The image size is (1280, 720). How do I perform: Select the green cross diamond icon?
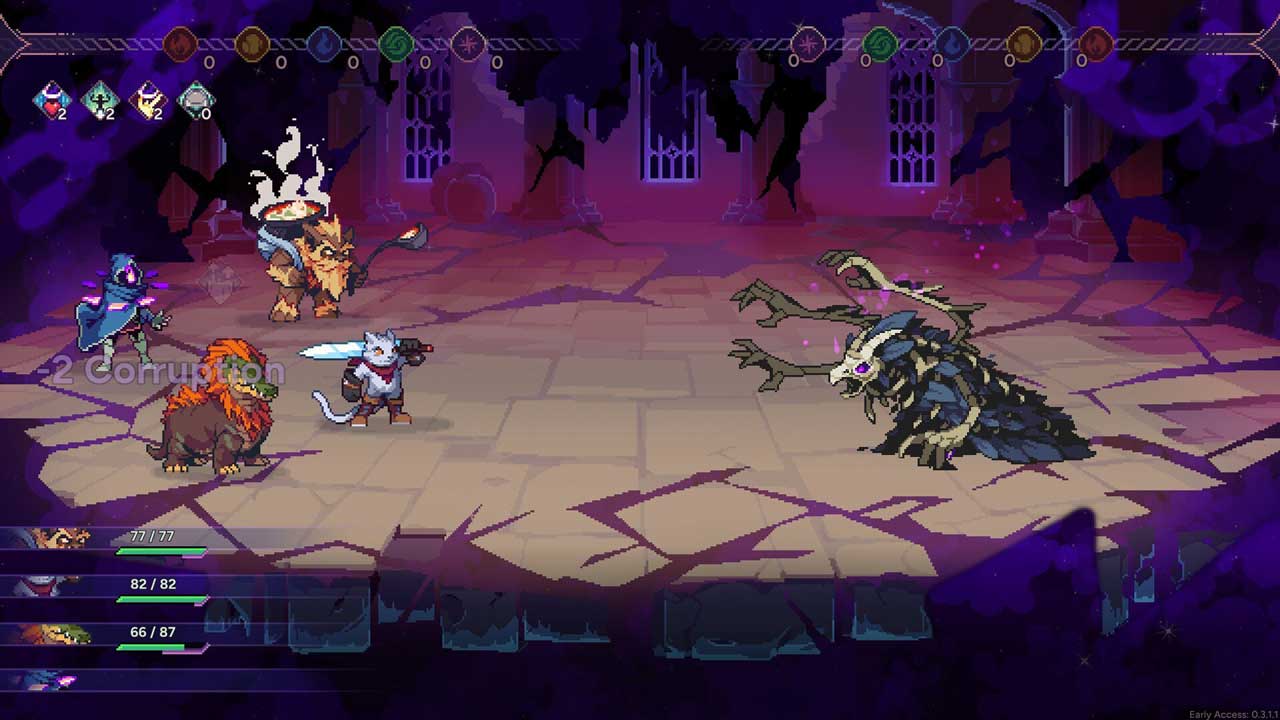point(100,101)
